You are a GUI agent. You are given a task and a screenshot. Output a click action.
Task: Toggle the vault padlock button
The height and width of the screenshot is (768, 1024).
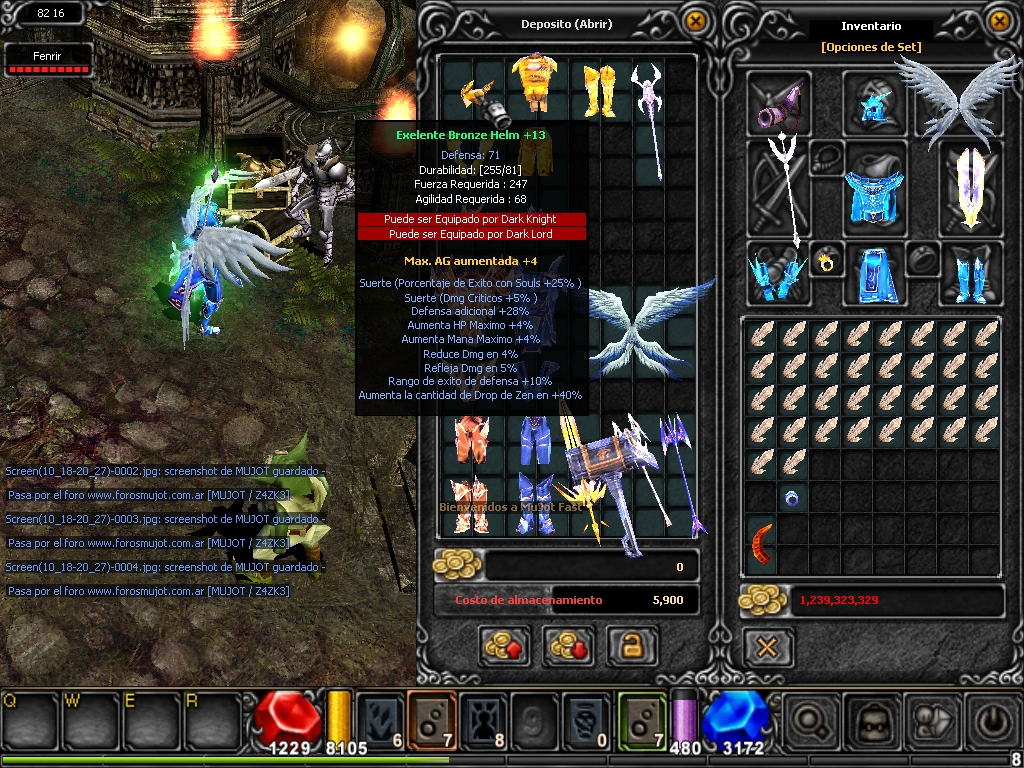[631, 647]
